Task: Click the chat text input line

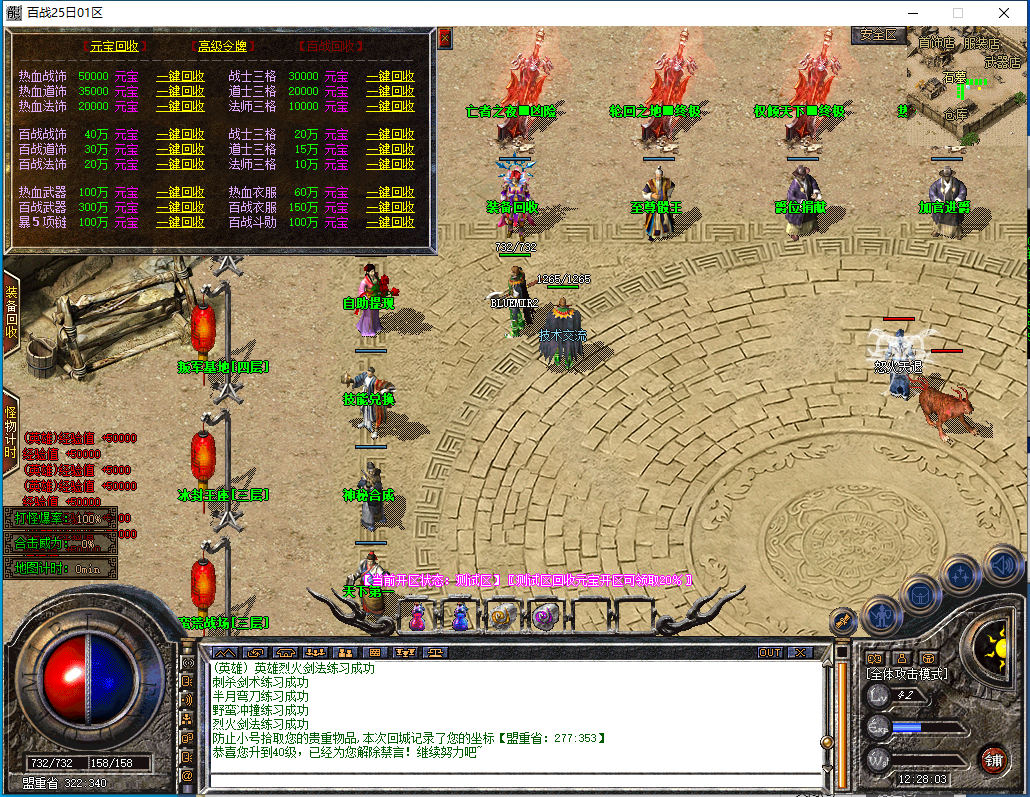Action: [515, 780]
